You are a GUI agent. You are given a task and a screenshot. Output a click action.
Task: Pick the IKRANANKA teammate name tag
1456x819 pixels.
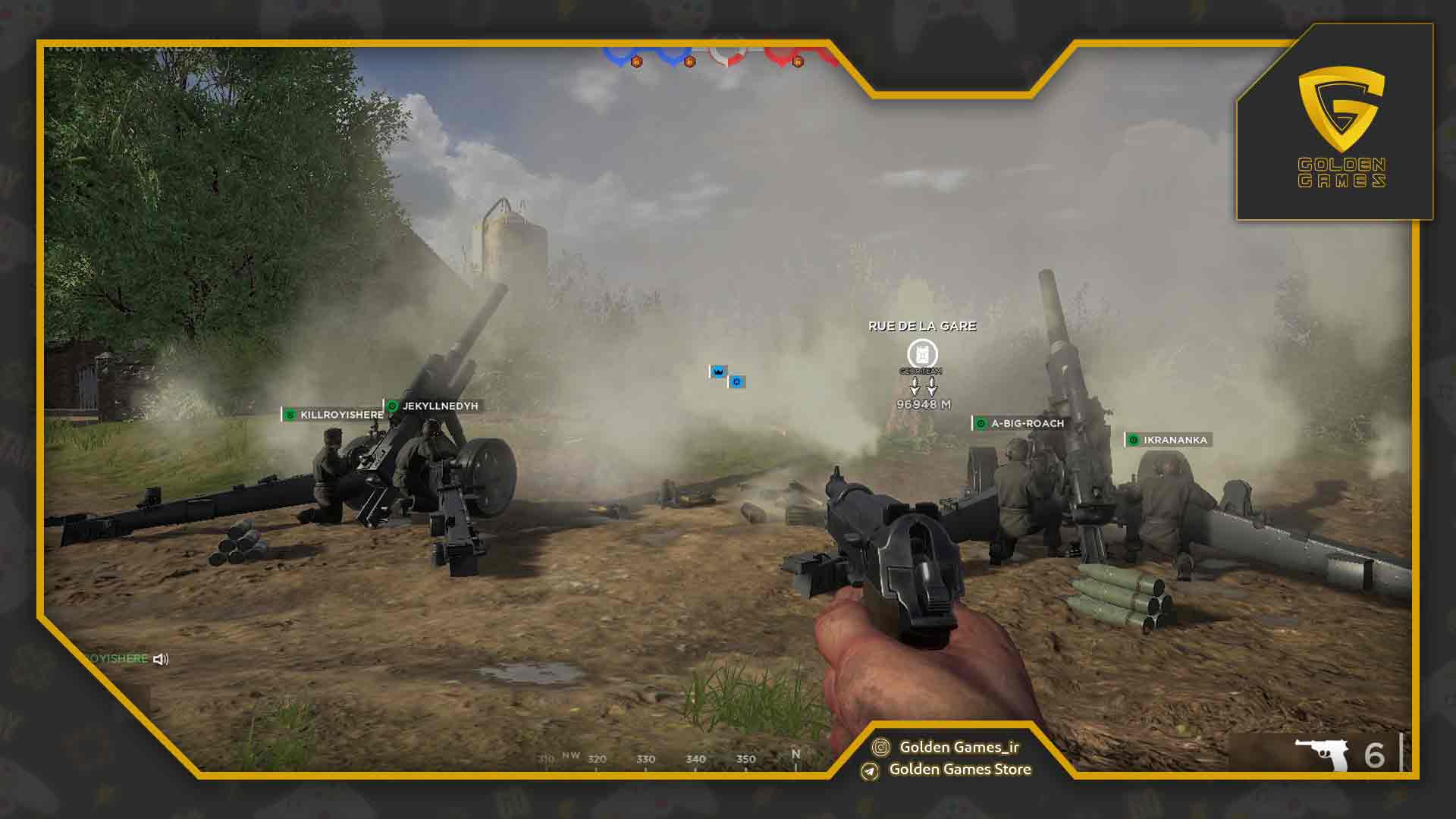coord(1168,440)
